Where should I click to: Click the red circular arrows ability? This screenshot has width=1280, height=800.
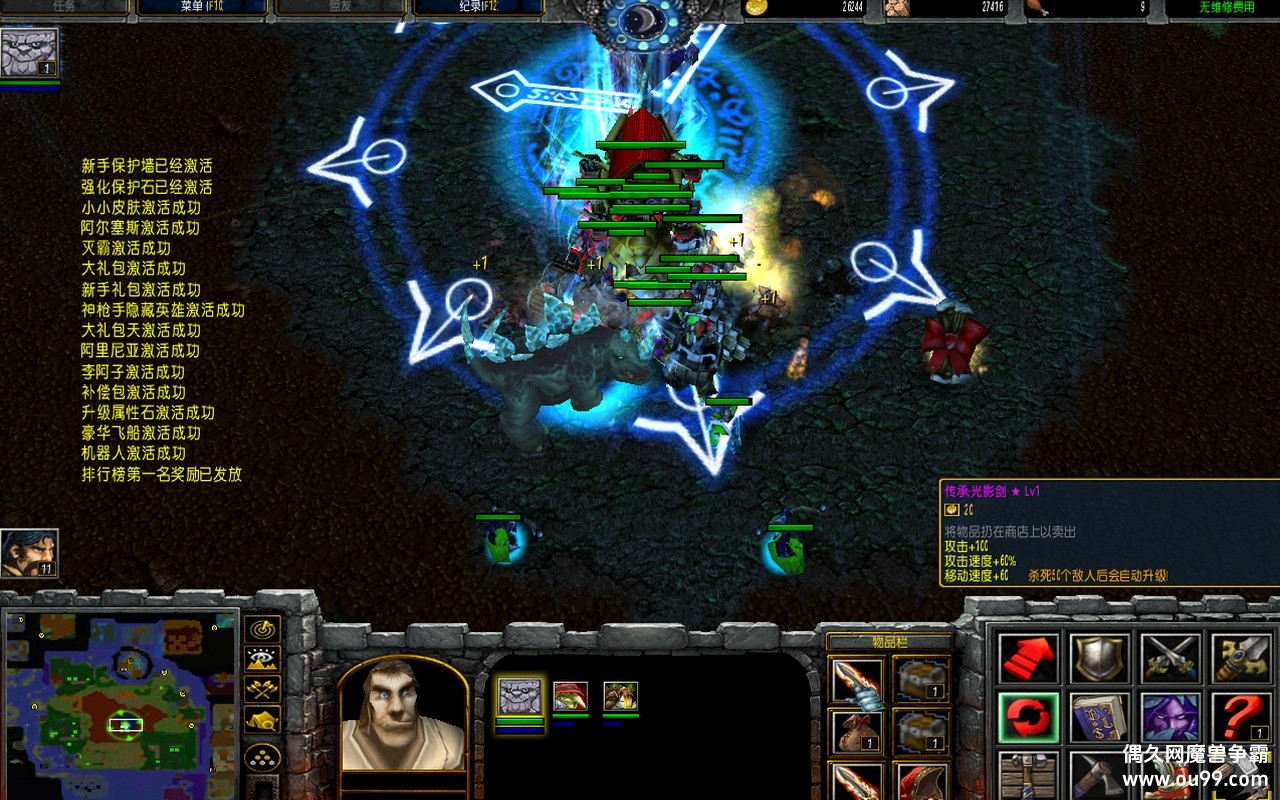(1029, 718)
